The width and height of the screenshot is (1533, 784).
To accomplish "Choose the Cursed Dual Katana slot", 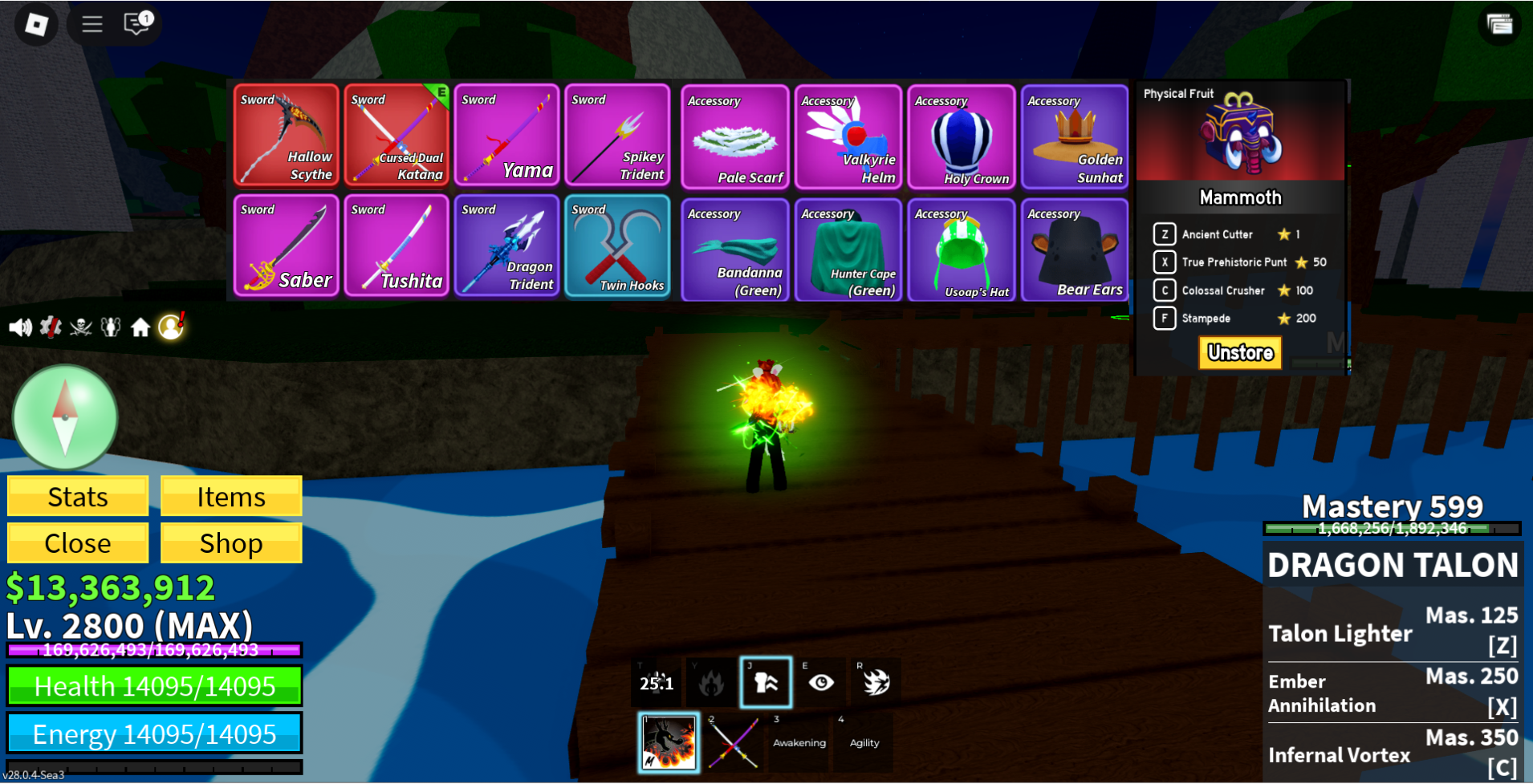I will [396, 135].
